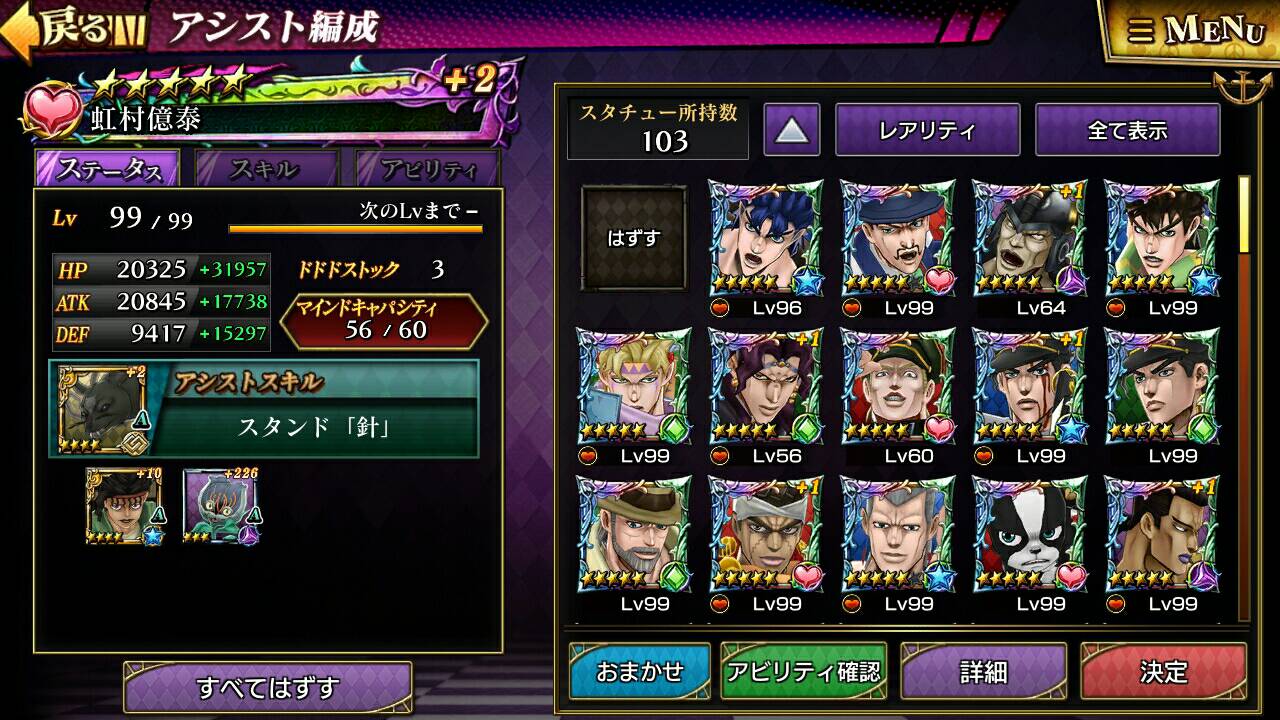Select the はずす empty removal slot

pyautogui.click(x=635, y=238)
